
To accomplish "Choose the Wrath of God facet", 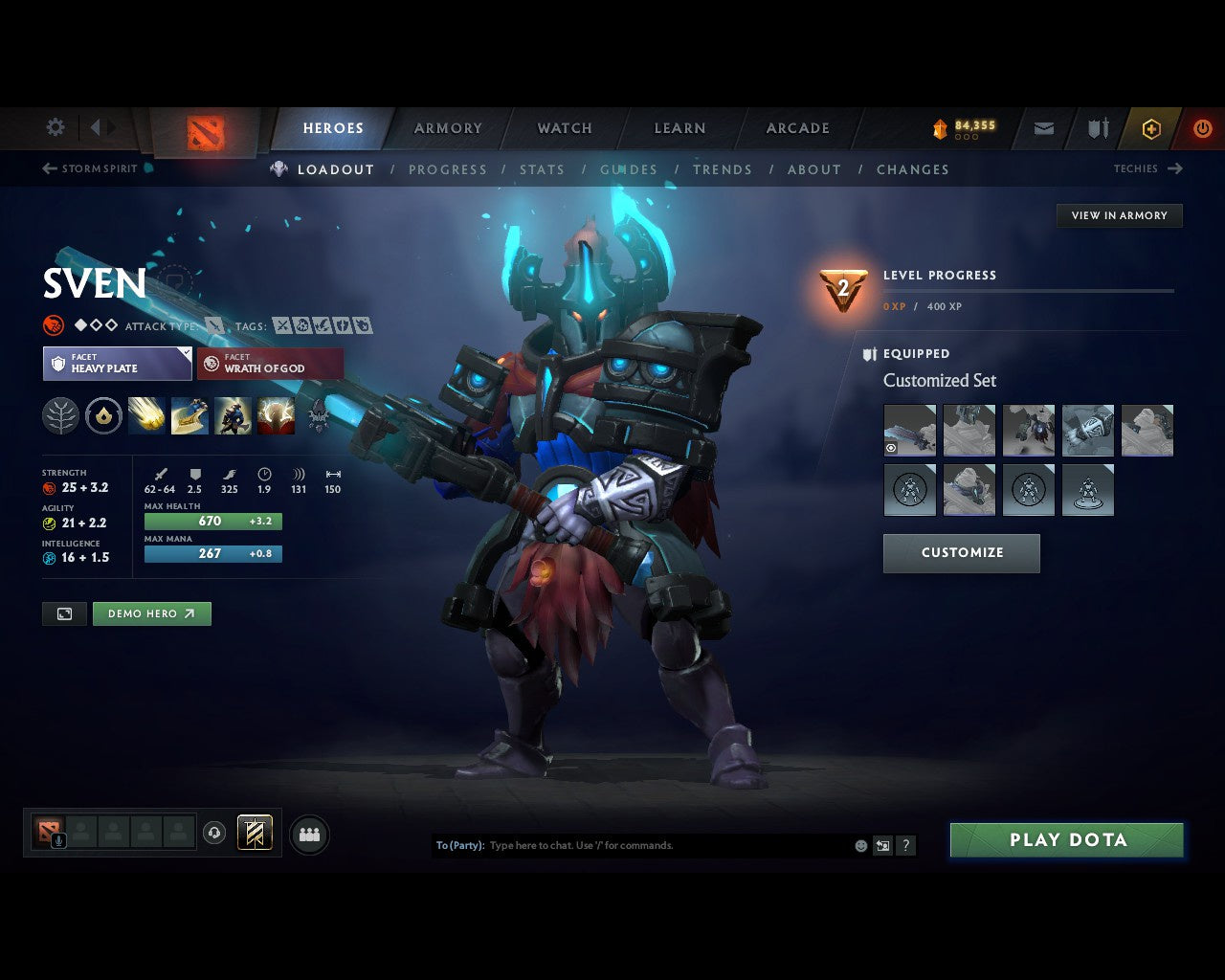I will click(x=270, y=364).
